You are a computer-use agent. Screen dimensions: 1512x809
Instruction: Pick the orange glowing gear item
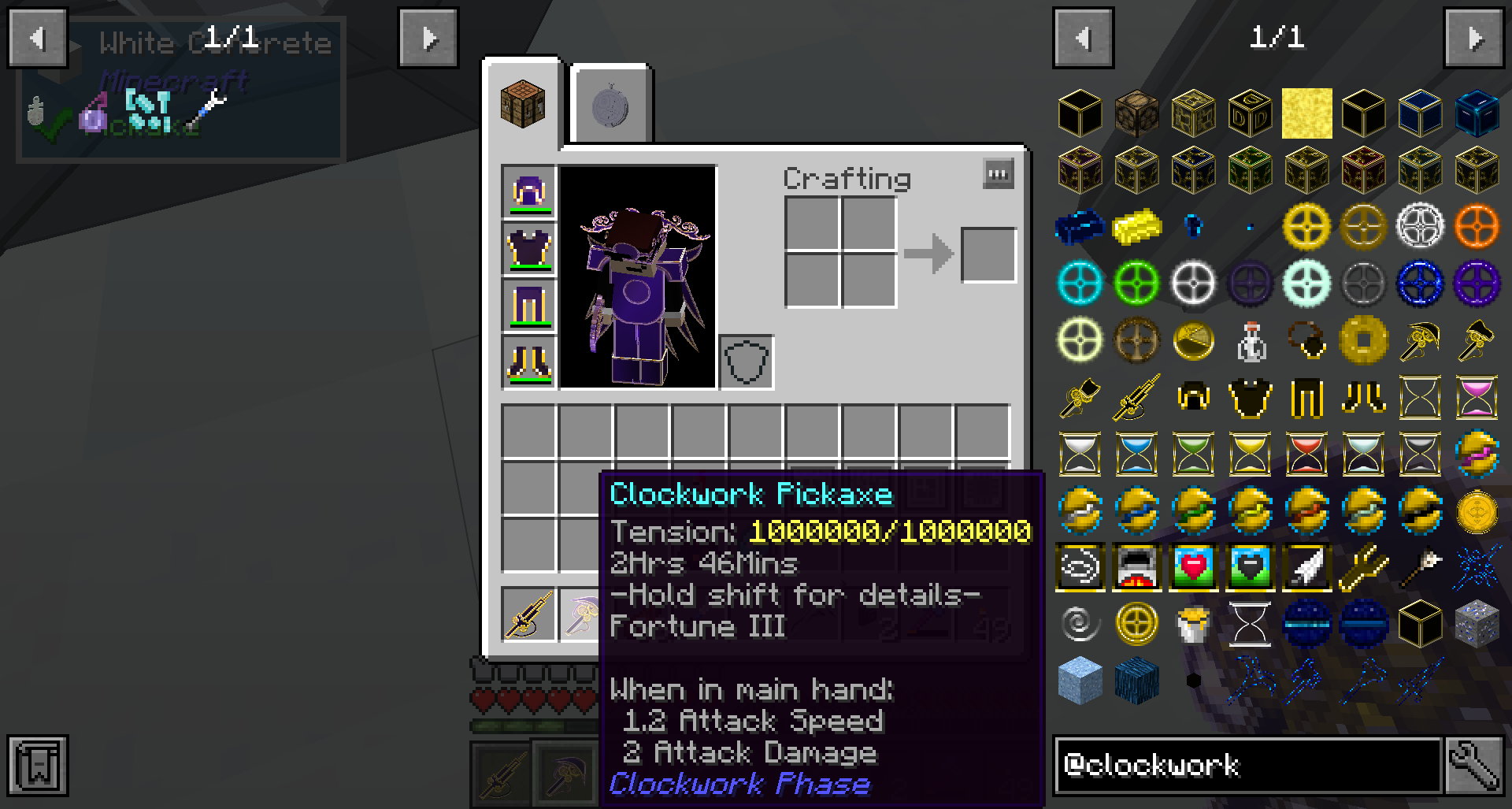(x=1477, y=227)
